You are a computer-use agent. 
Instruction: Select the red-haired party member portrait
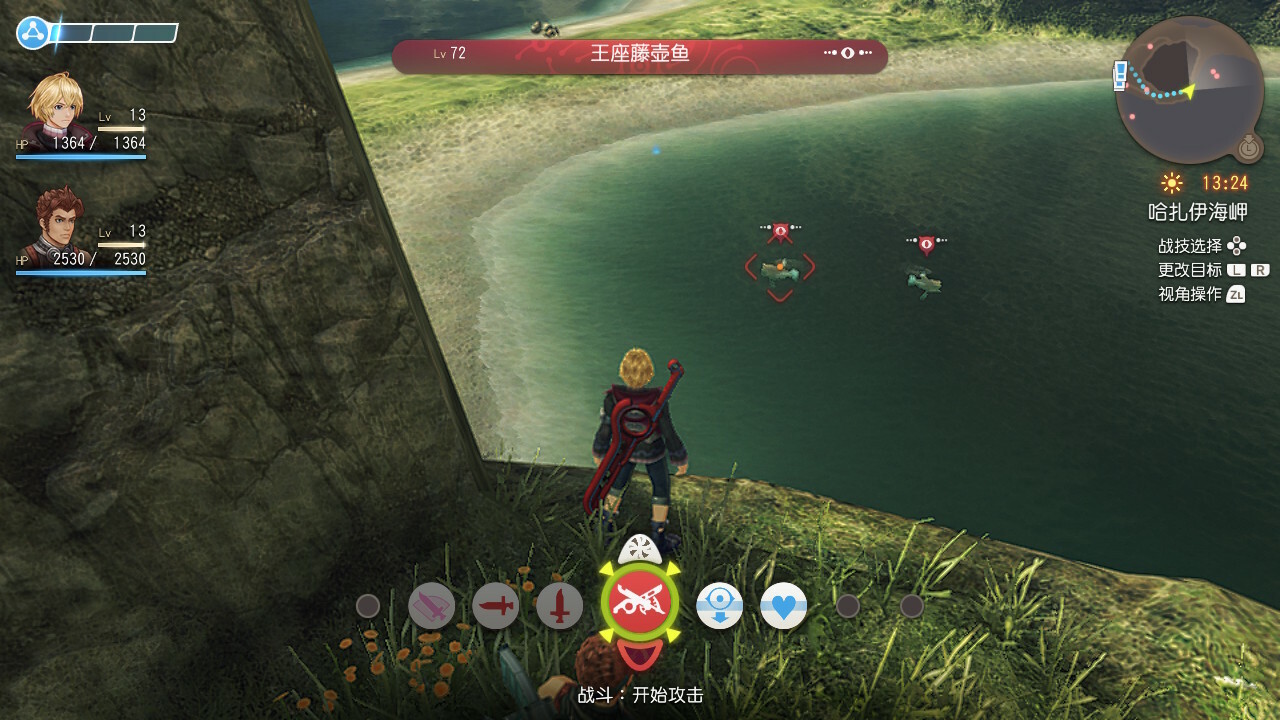tap(58, 224)
